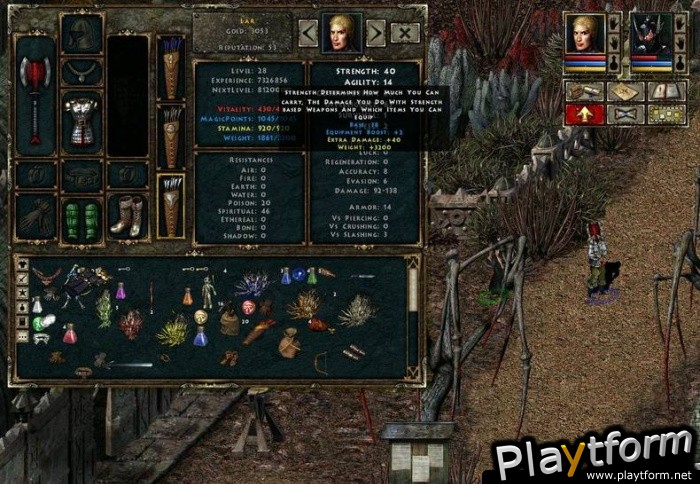700x484 pixels.
Task: Select the equipped silver boots
Action: pos(126,216)
